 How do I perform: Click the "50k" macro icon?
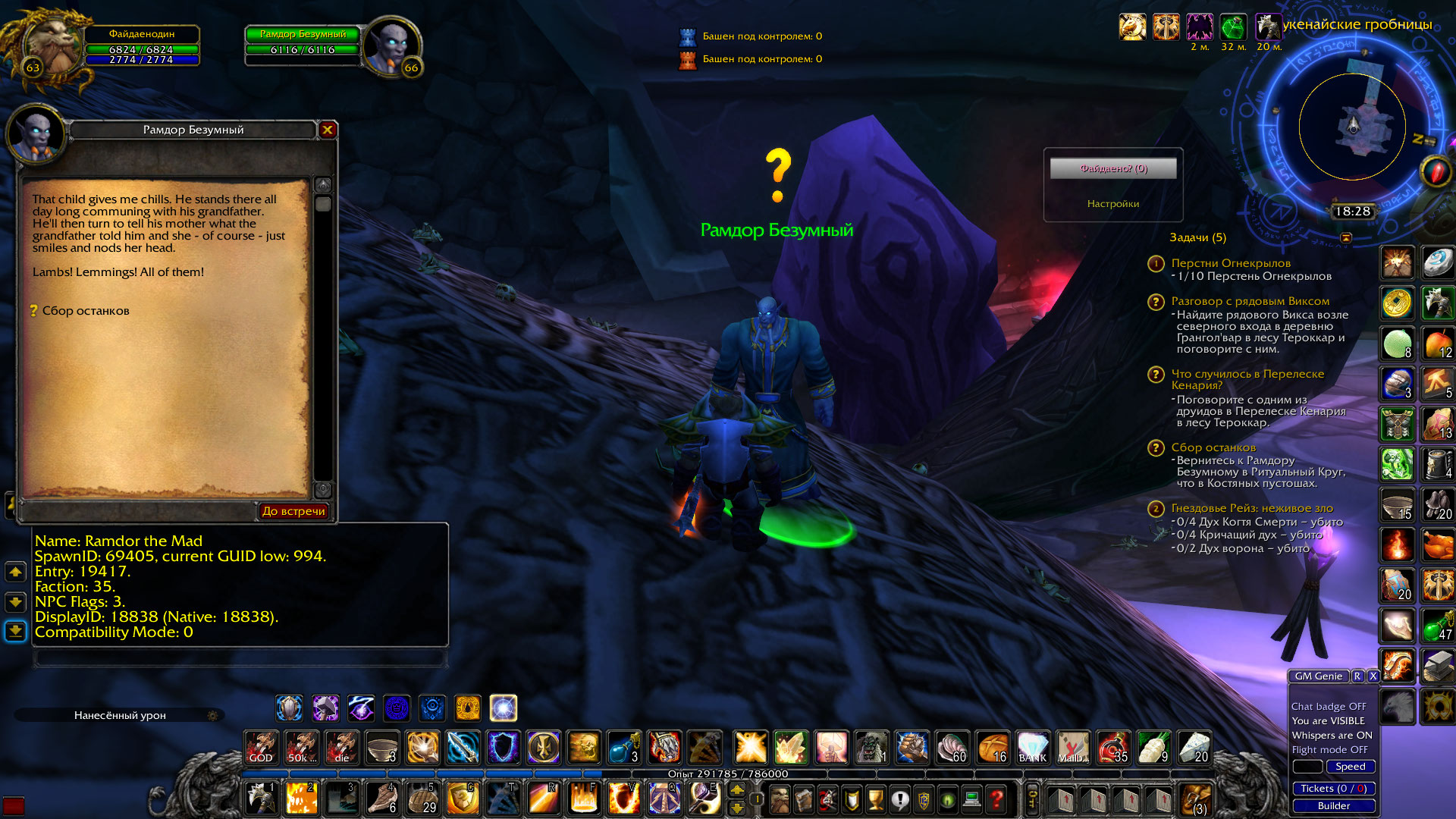(301, 748)
